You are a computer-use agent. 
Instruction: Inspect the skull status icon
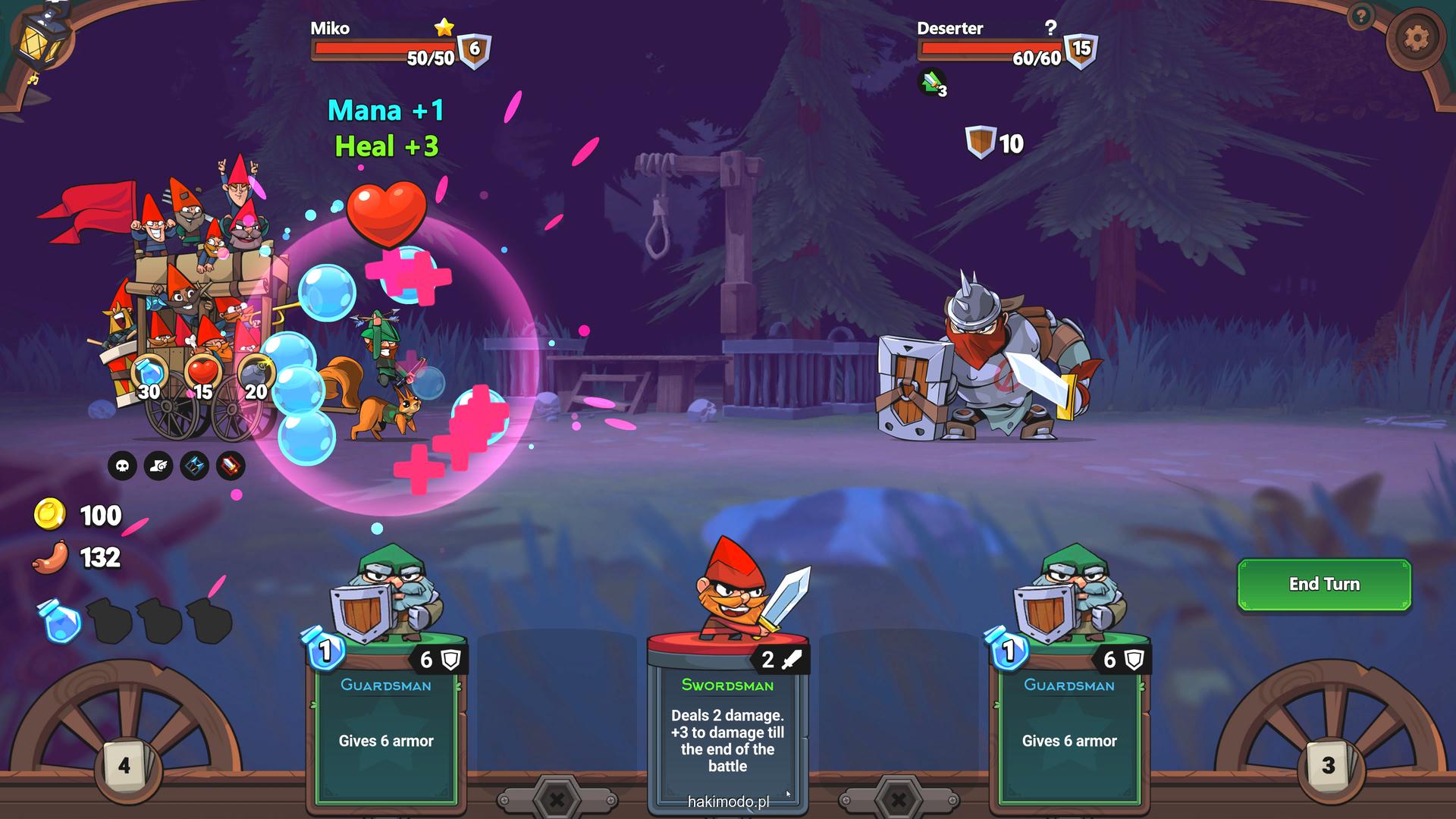[x=122, y=466]
